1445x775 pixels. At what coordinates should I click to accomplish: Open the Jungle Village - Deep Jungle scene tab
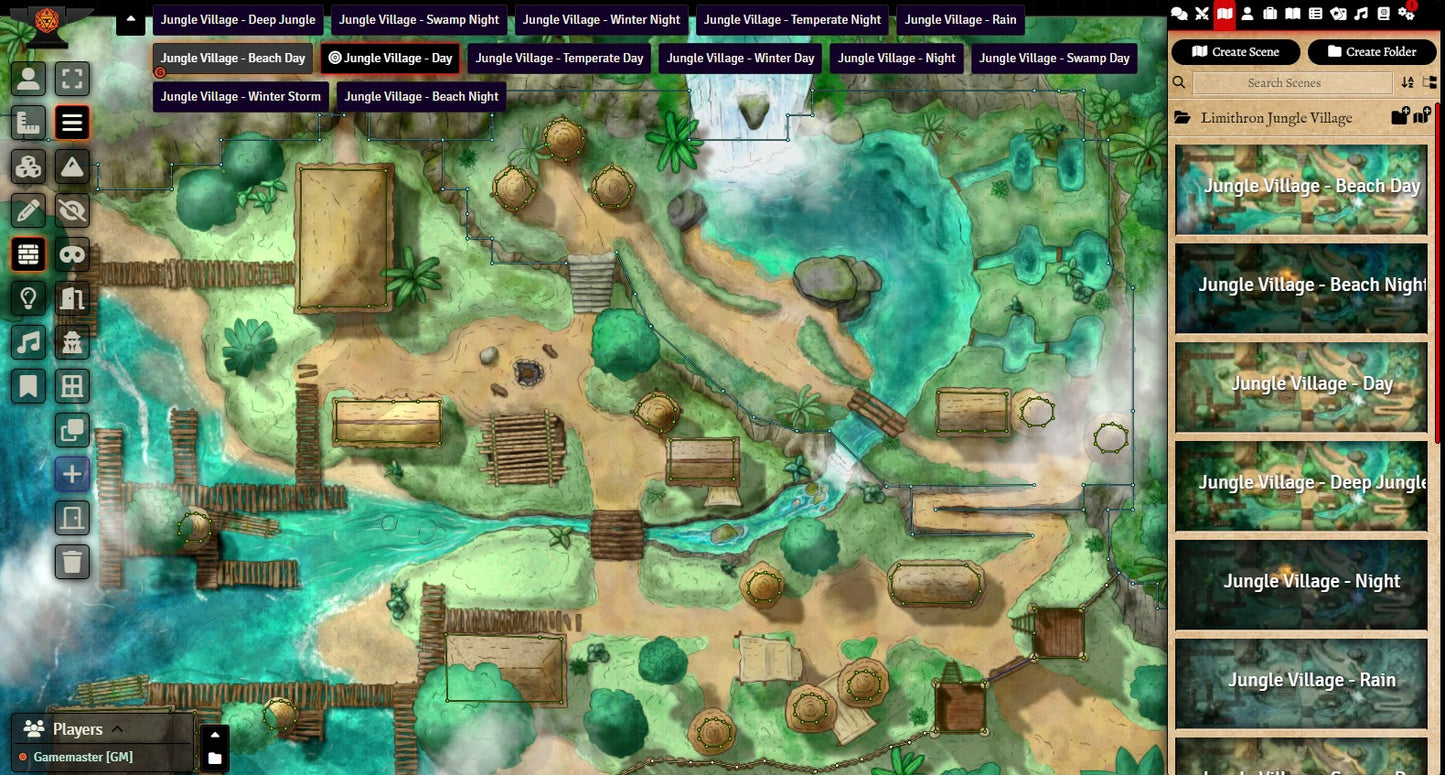coord(238,20)
